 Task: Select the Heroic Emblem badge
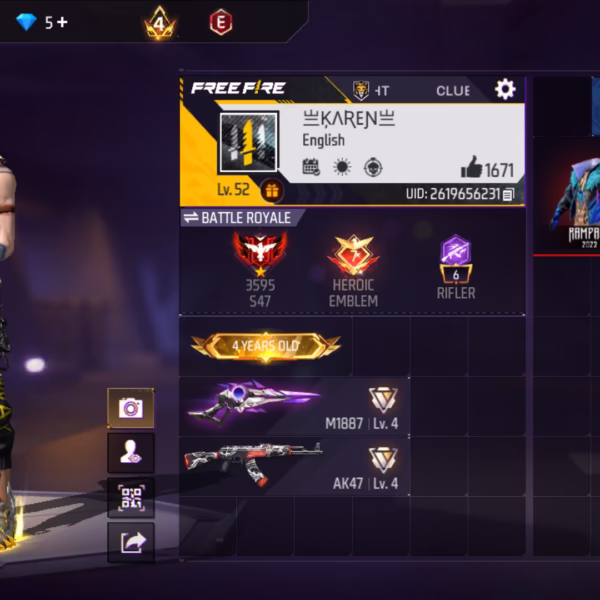click(353, 256)
